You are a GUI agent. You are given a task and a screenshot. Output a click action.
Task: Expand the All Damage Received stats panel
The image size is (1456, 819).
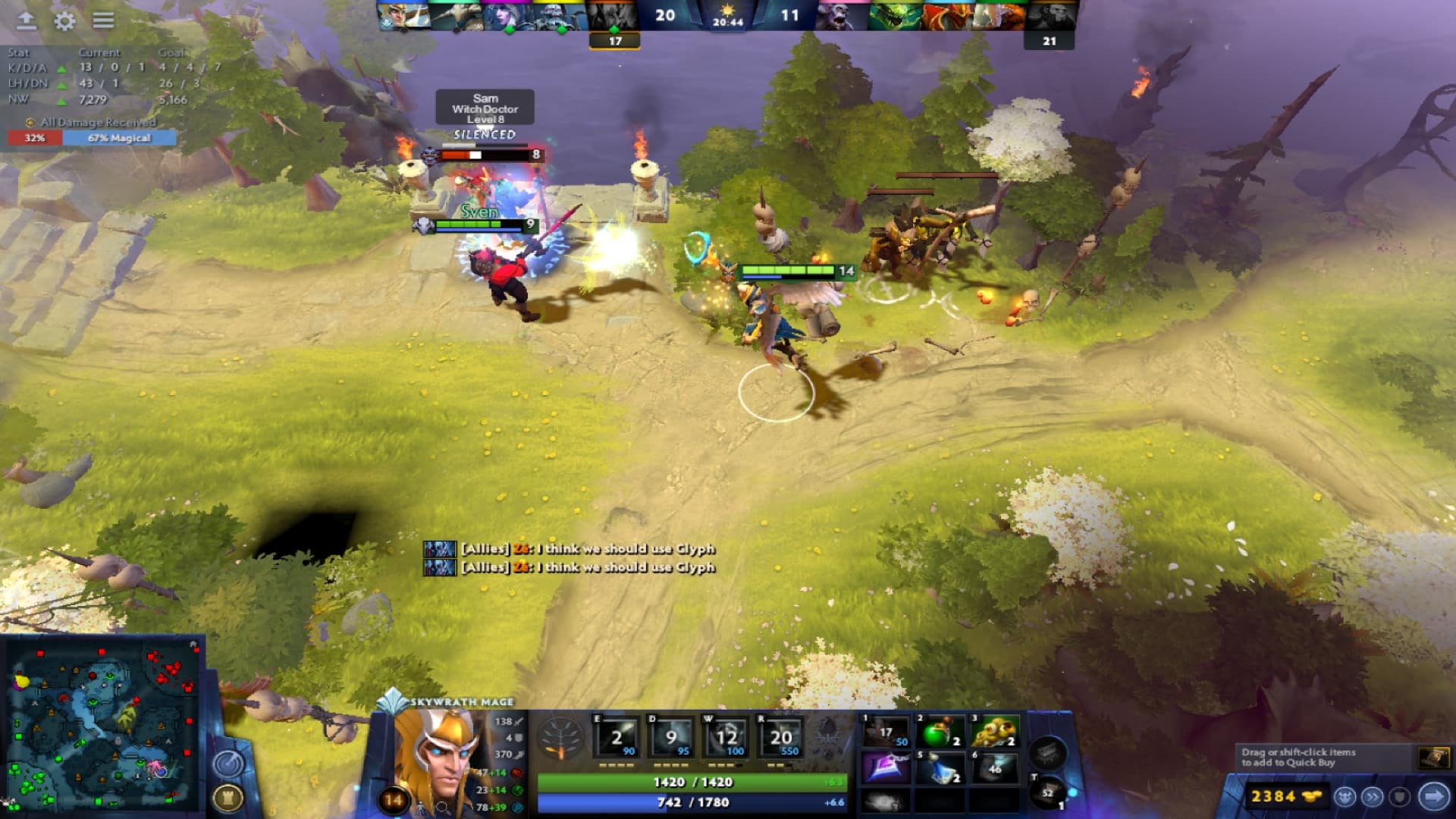click(x=91, y=121)
